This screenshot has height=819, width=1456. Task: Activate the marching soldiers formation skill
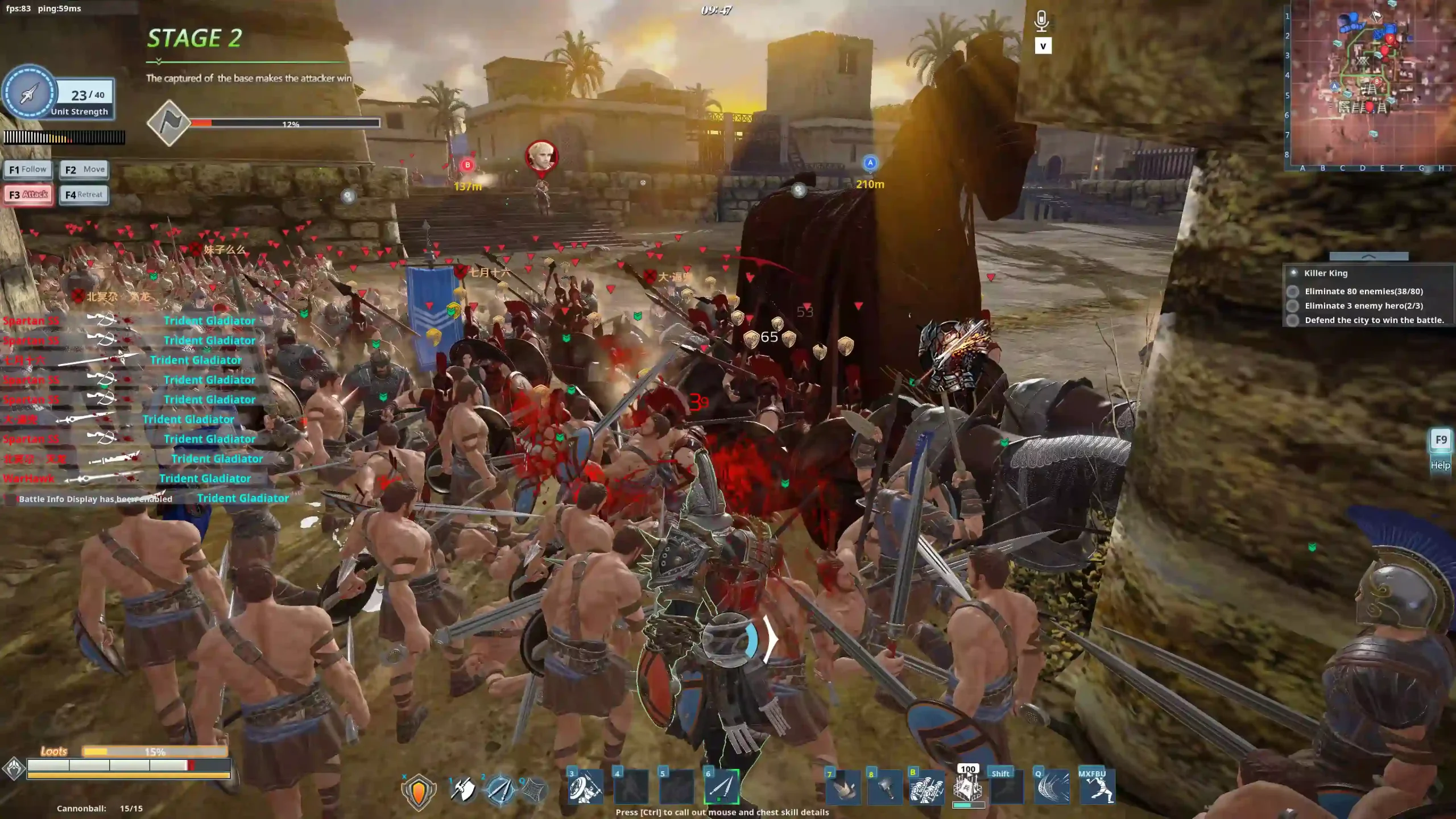[926, 788]
